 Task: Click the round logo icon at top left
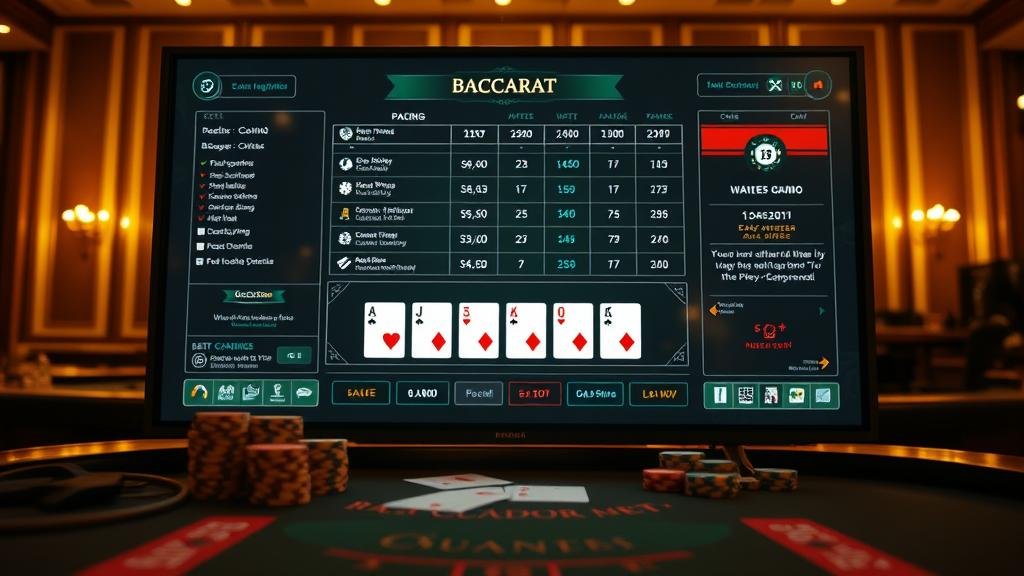pyautogui.click(x=207, y=86)
